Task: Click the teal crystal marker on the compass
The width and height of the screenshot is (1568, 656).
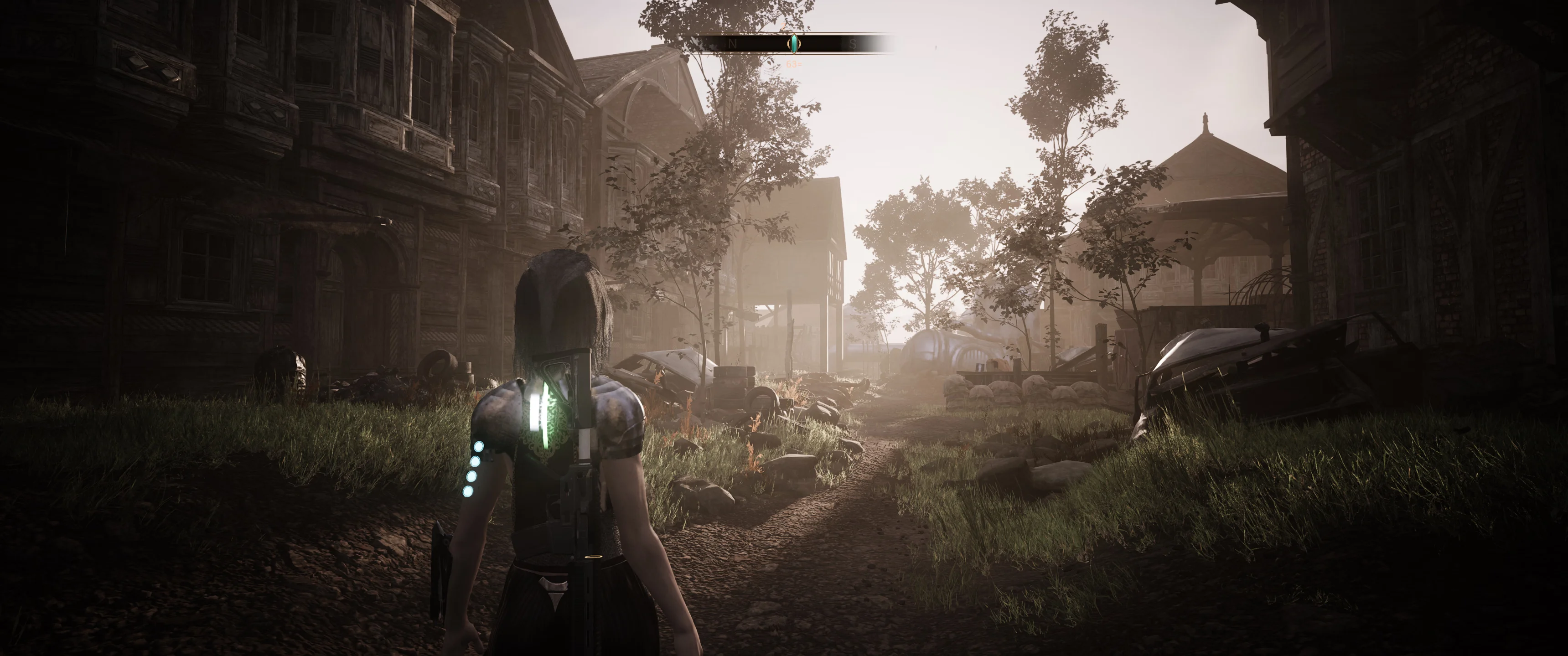Action: pyautogui.click(x=794, y=43)
